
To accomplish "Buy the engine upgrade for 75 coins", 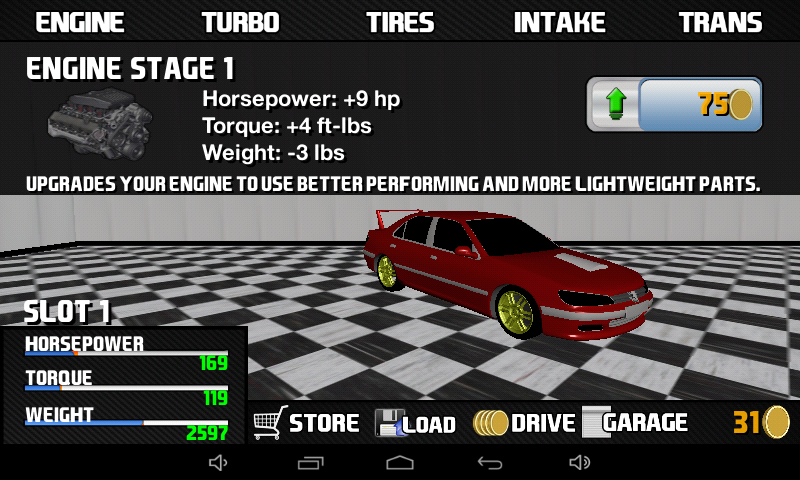I will pyautogui.click(x=674, y=104).
